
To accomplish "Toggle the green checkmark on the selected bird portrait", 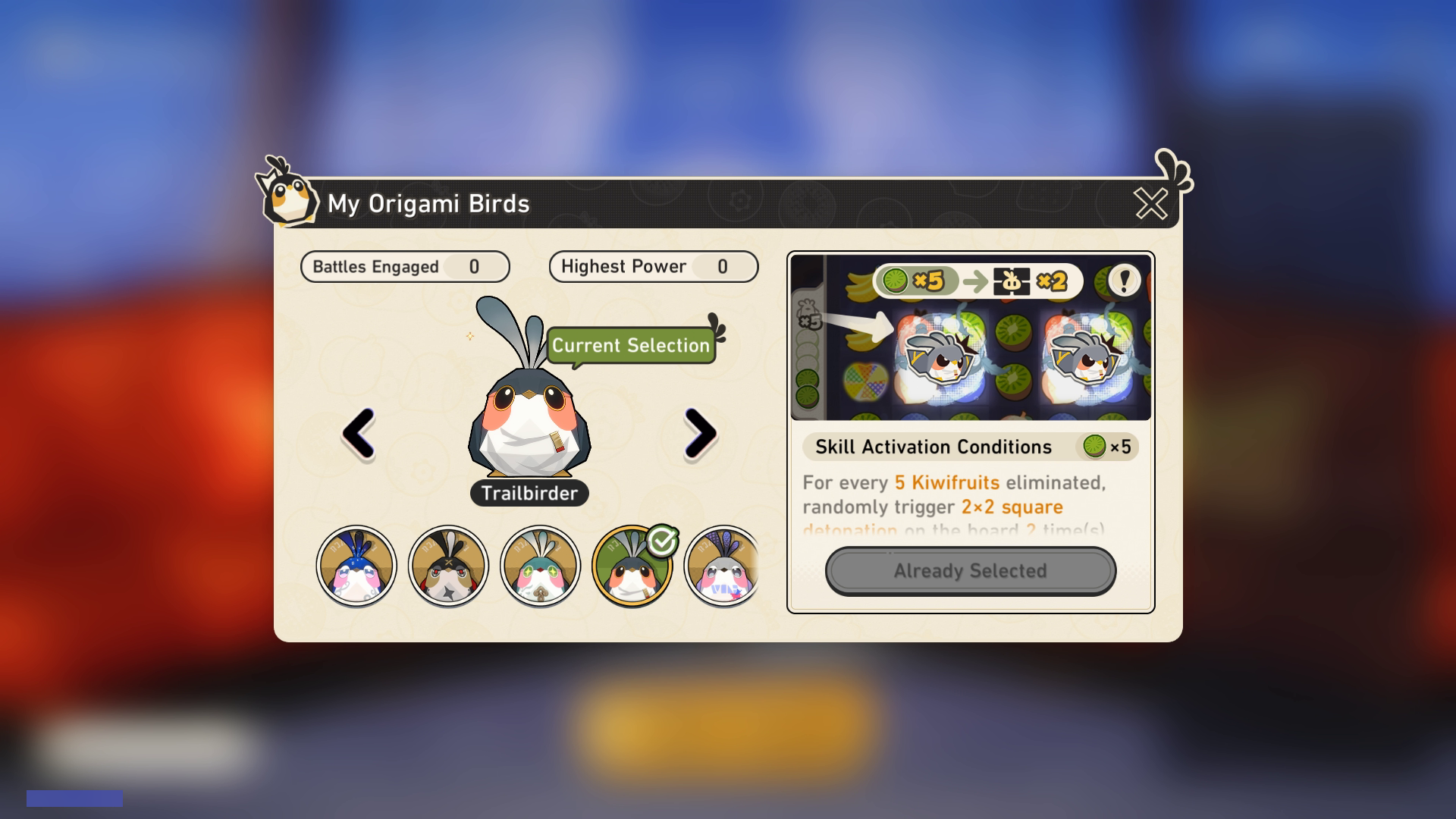I will click(x=662, y=540).
